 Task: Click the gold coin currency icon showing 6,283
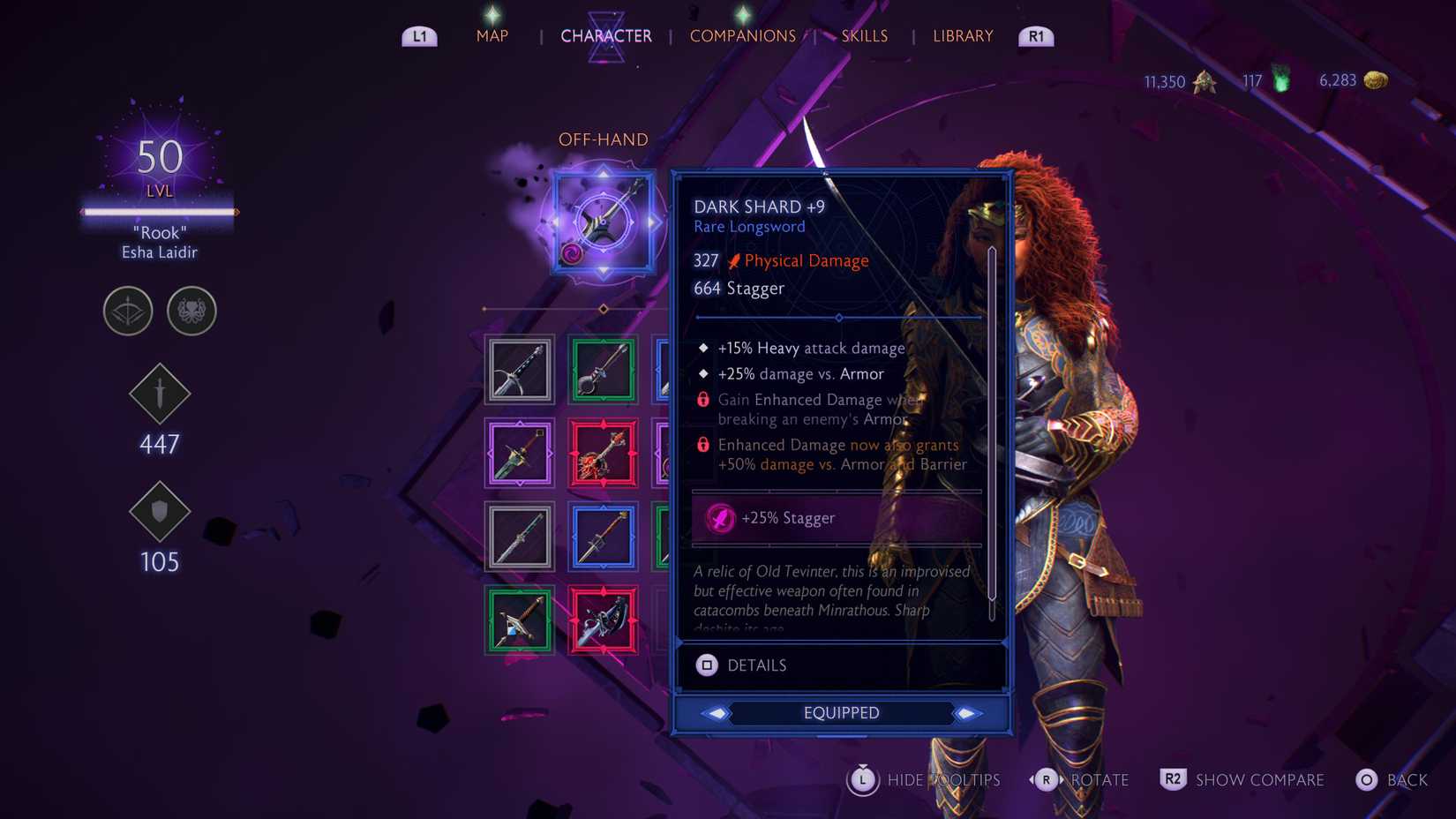(1375, 80)
